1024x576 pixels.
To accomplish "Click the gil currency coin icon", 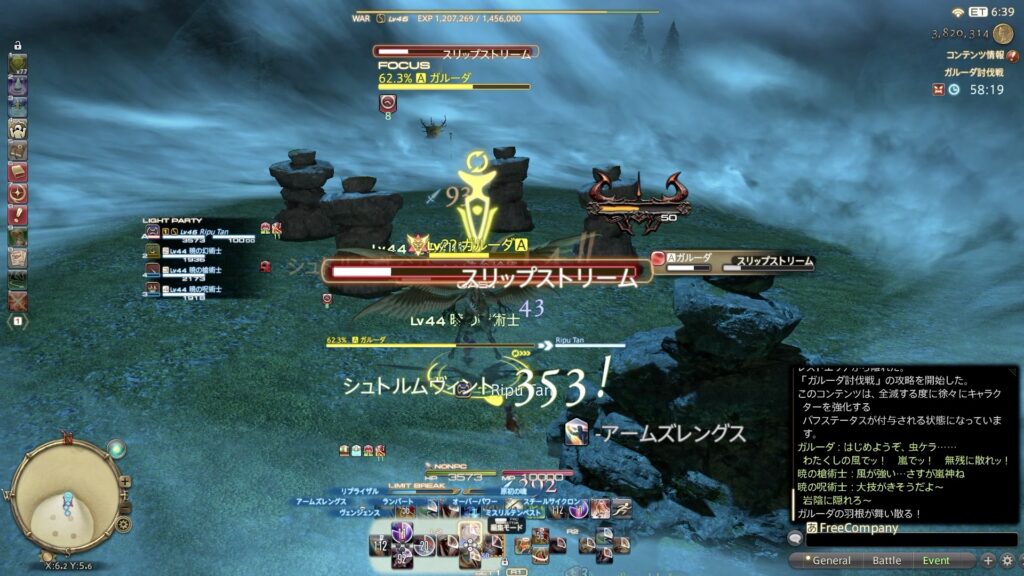I will point(1003,33).
